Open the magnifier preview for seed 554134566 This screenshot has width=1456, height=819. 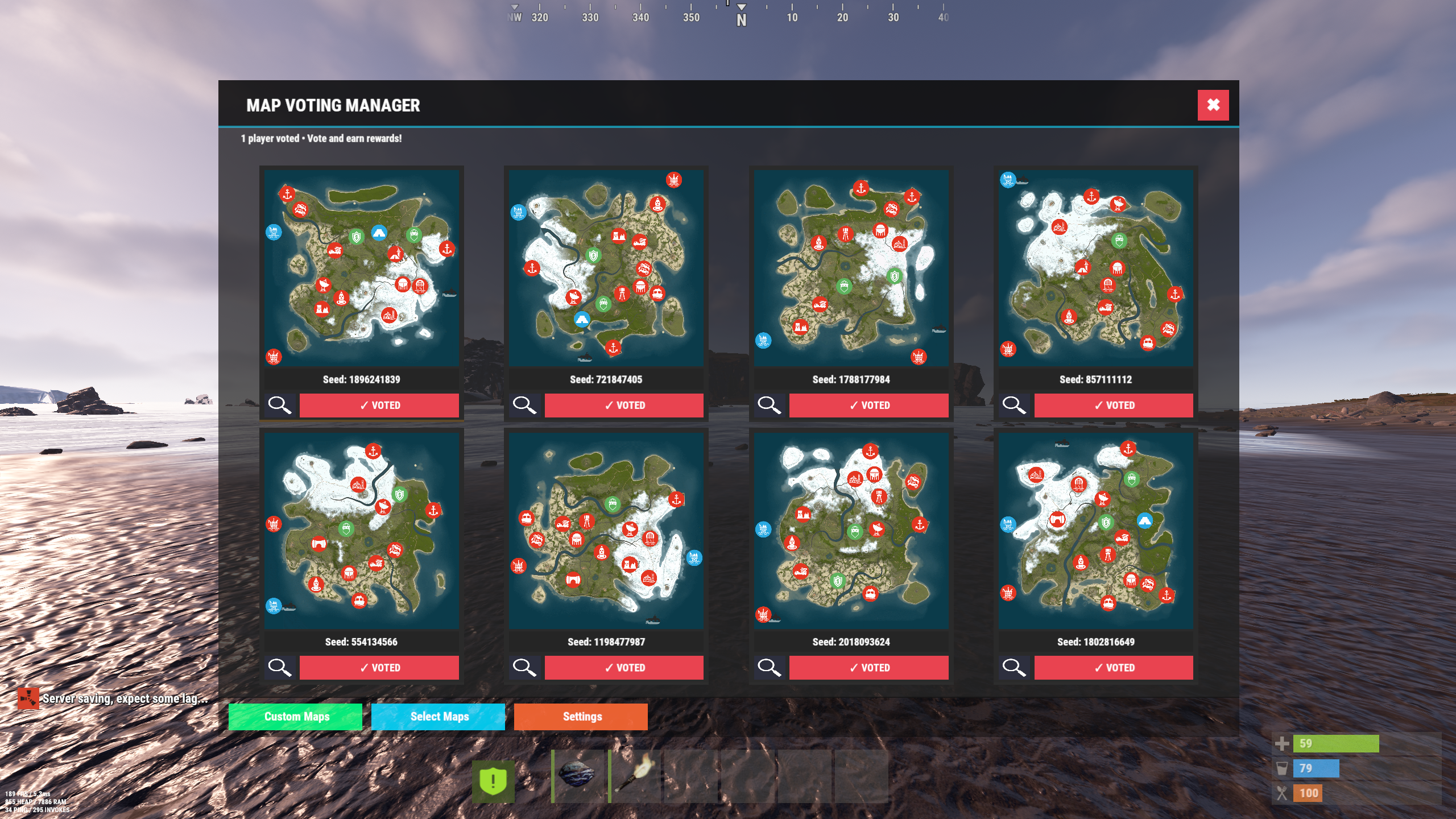click(281, 668)
